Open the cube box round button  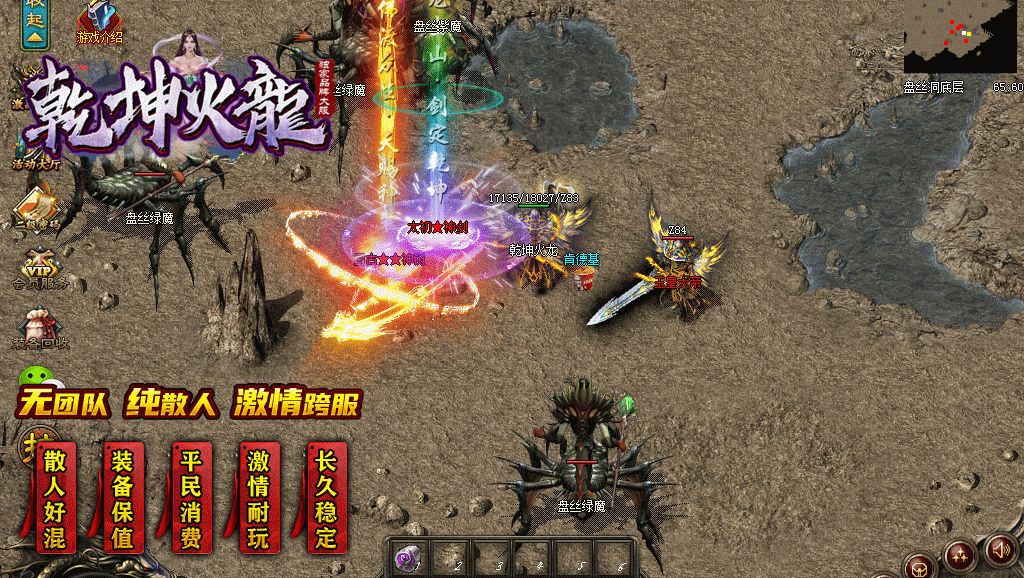coord(918,567)
